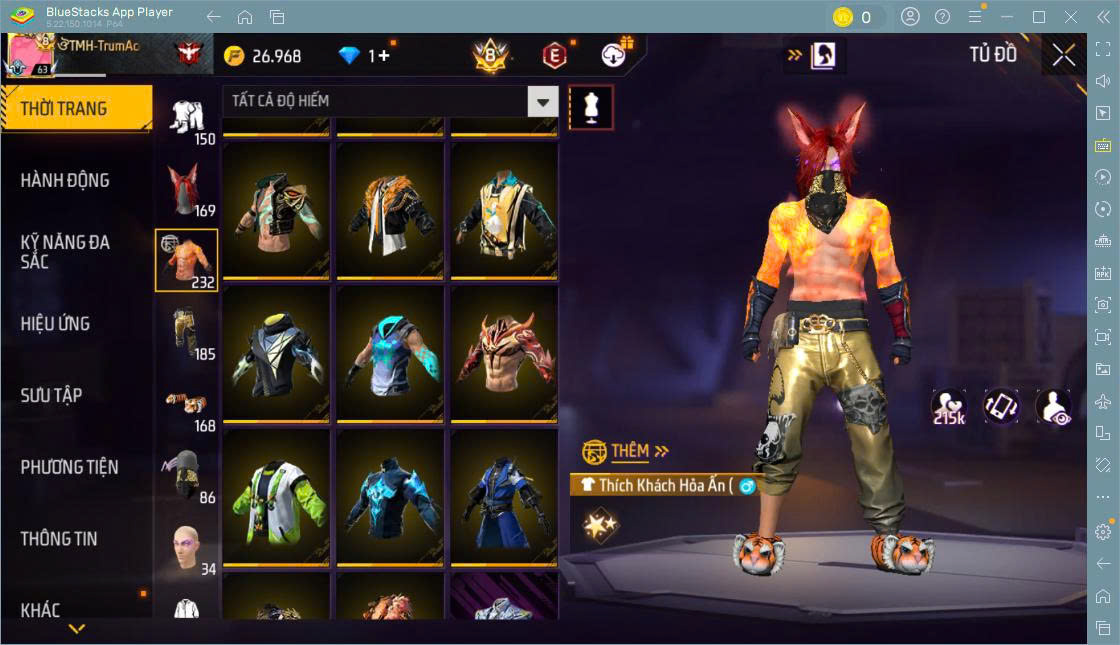Select the Kỹ Năng Đa Sắc tab

click(66, 251)
